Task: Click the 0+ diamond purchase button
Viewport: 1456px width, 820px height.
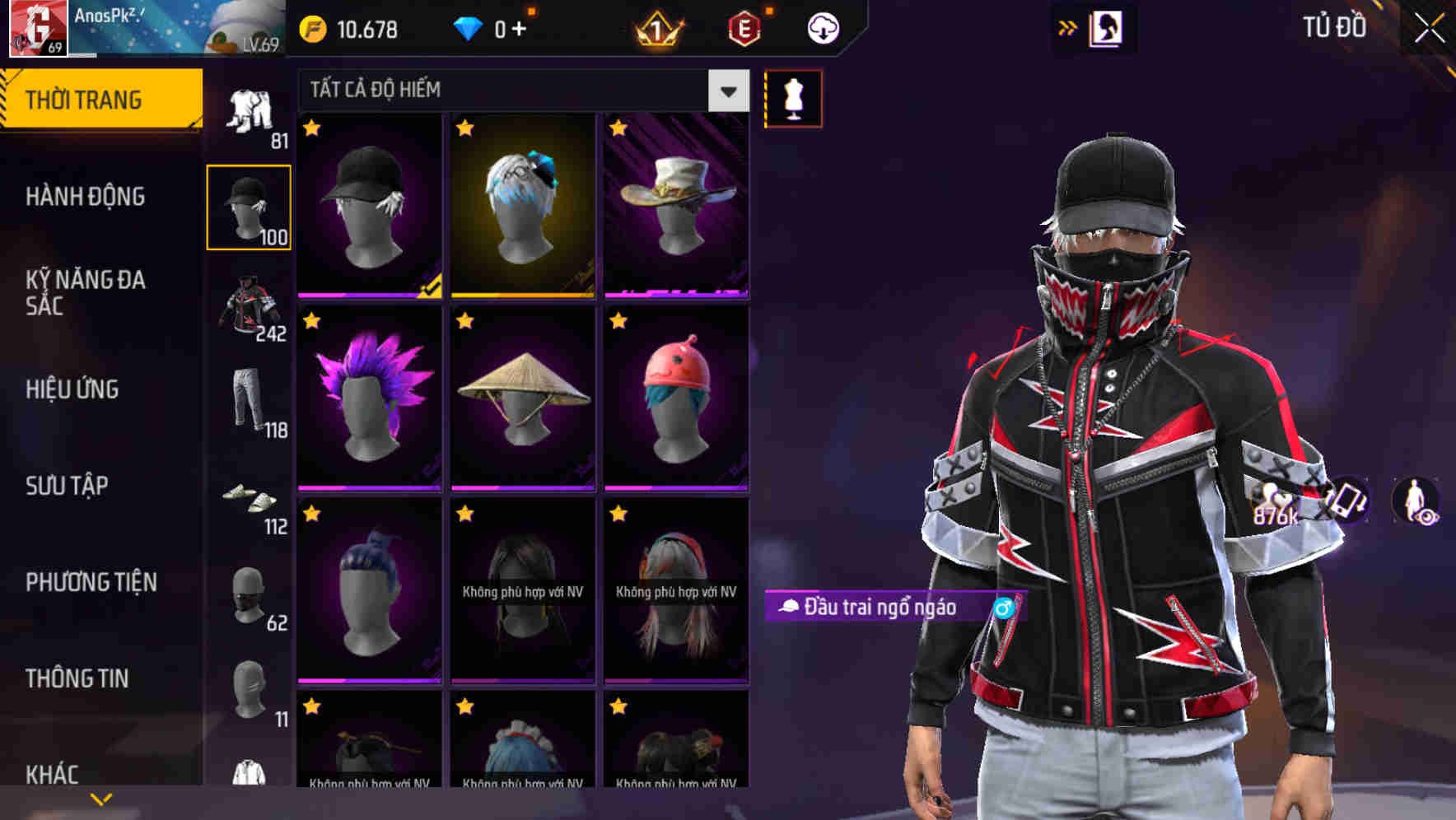Action: click(506, 29)
